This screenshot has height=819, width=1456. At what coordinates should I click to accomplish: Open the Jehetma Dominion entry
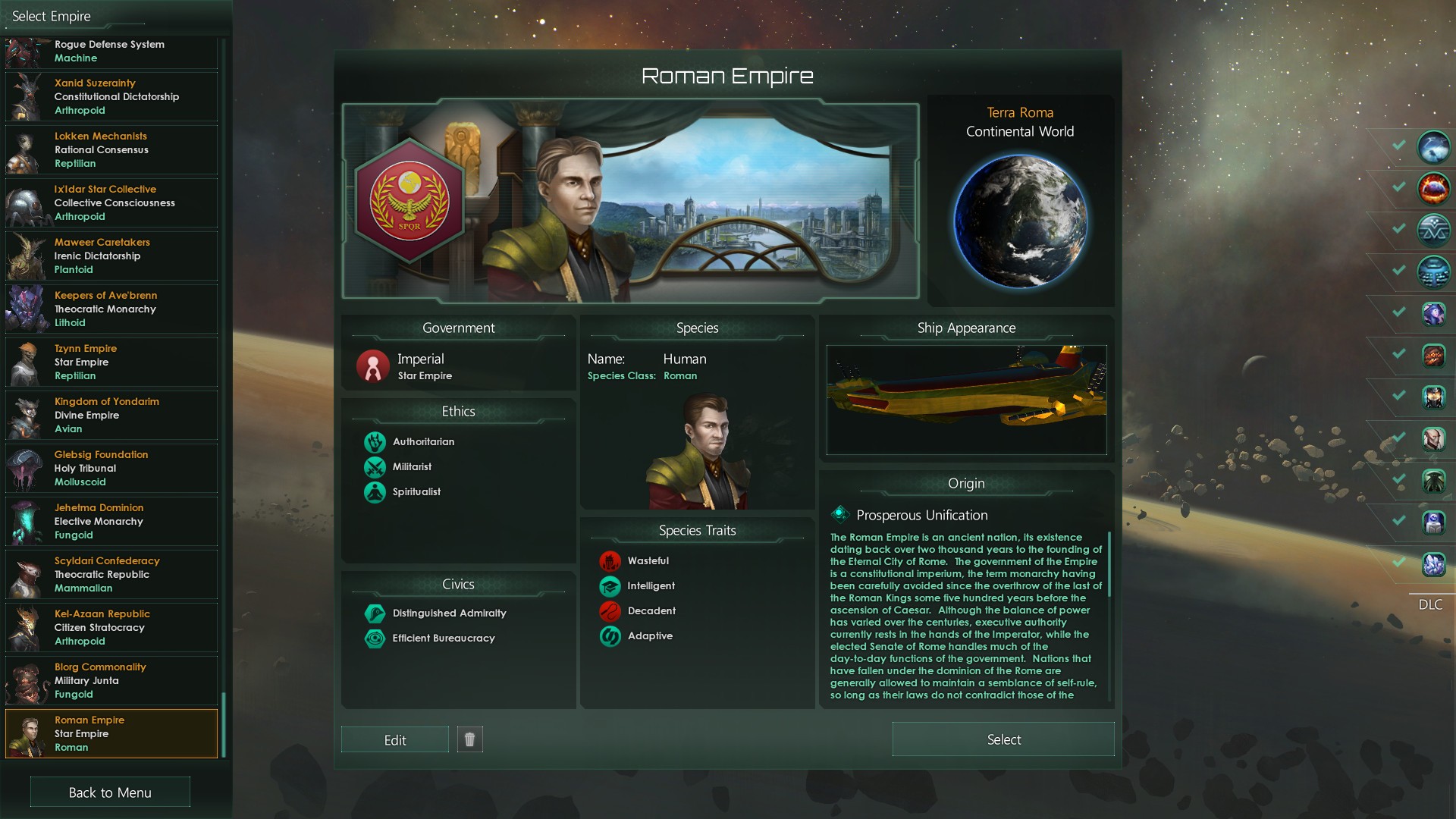point(111,521)
